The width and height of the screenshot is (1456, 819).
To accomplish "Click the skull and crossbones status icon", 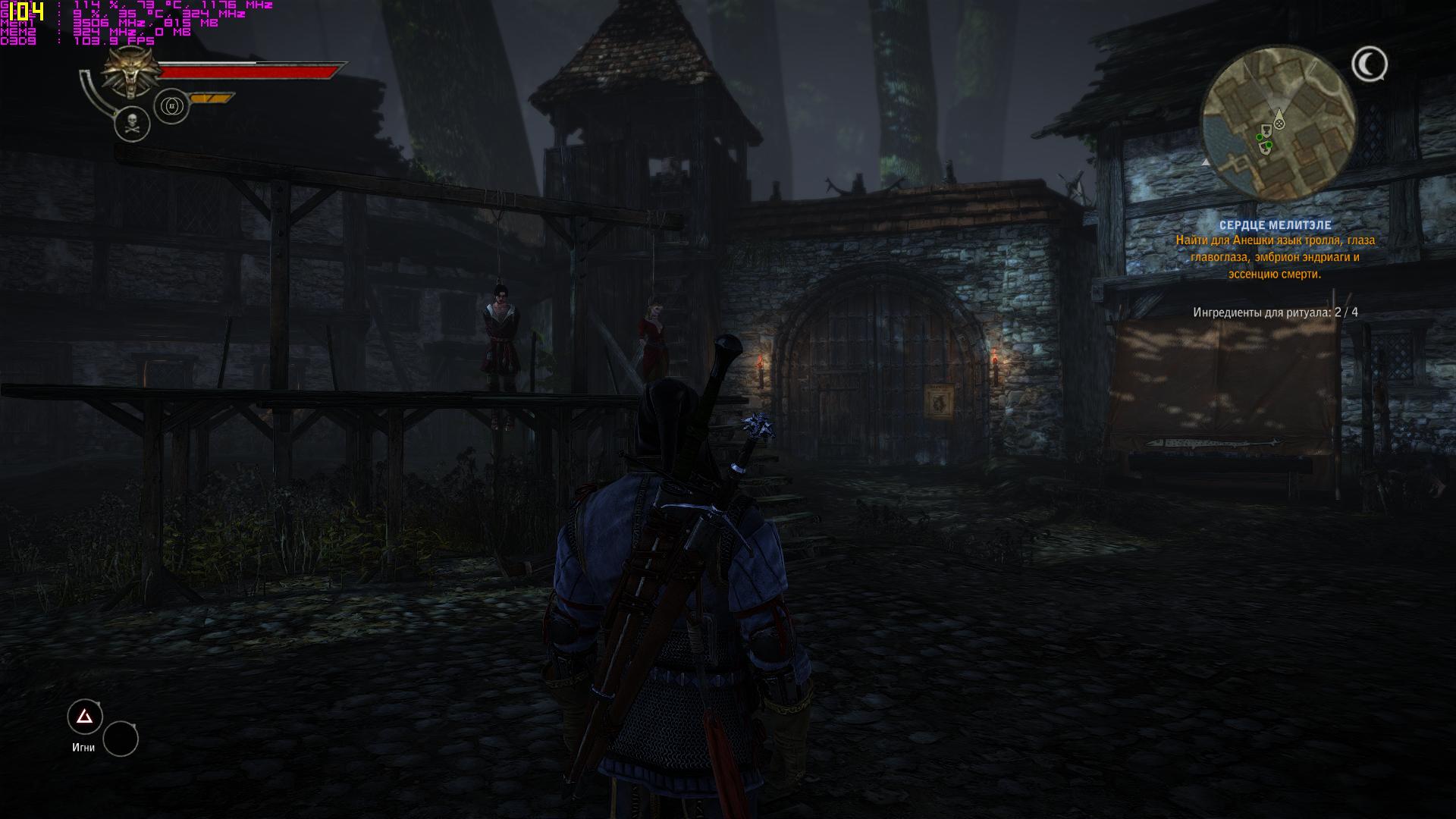I will coord(132,124).
